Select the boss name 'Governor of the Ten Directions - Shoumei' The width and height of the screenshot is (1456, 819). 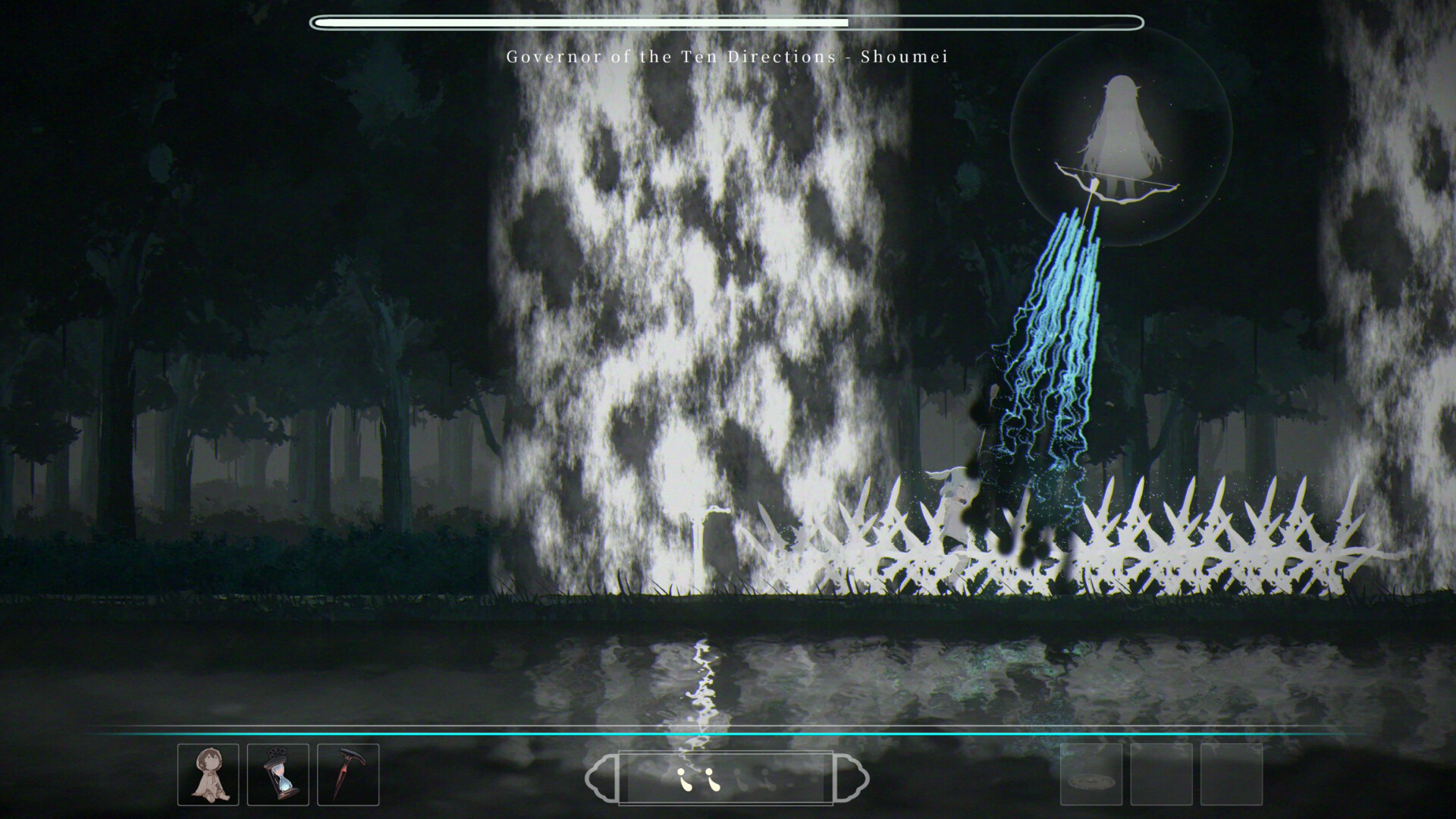click(728, 56)
